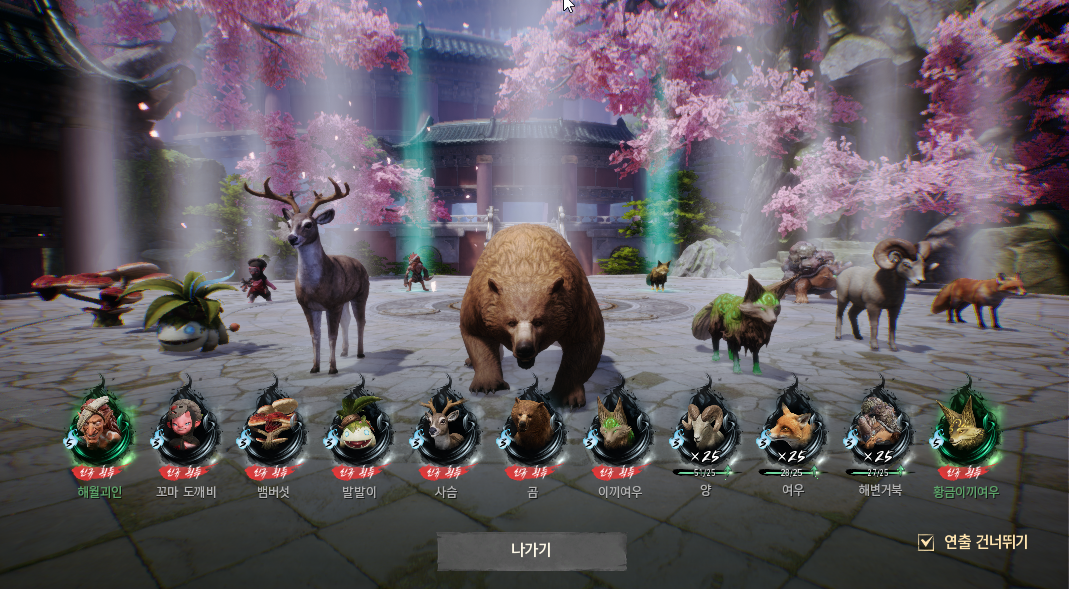The image size is (1069, 589).
Task: Toggle the 연출 건너뛰기 checkbox
Action: 926,542
